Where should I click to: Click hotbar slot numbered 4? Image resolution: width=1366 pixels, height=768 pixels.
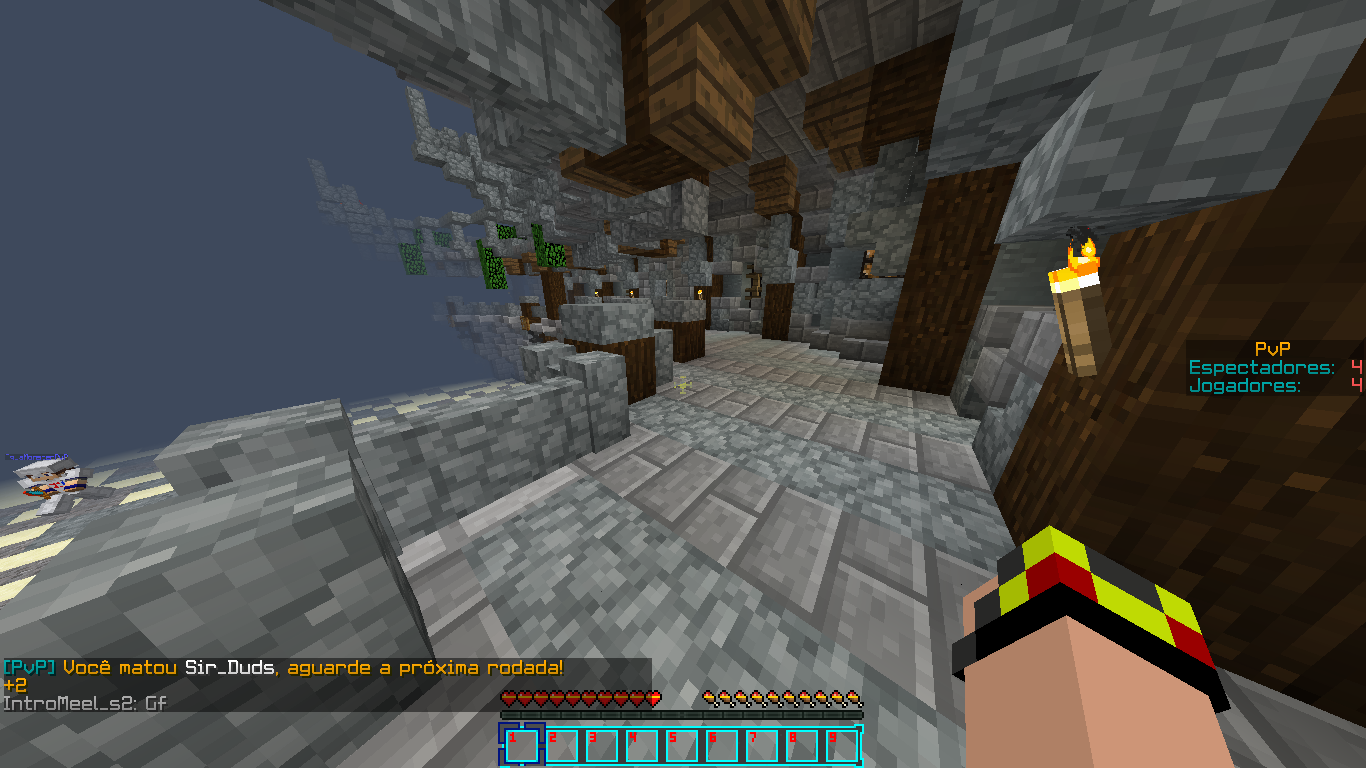641,746
